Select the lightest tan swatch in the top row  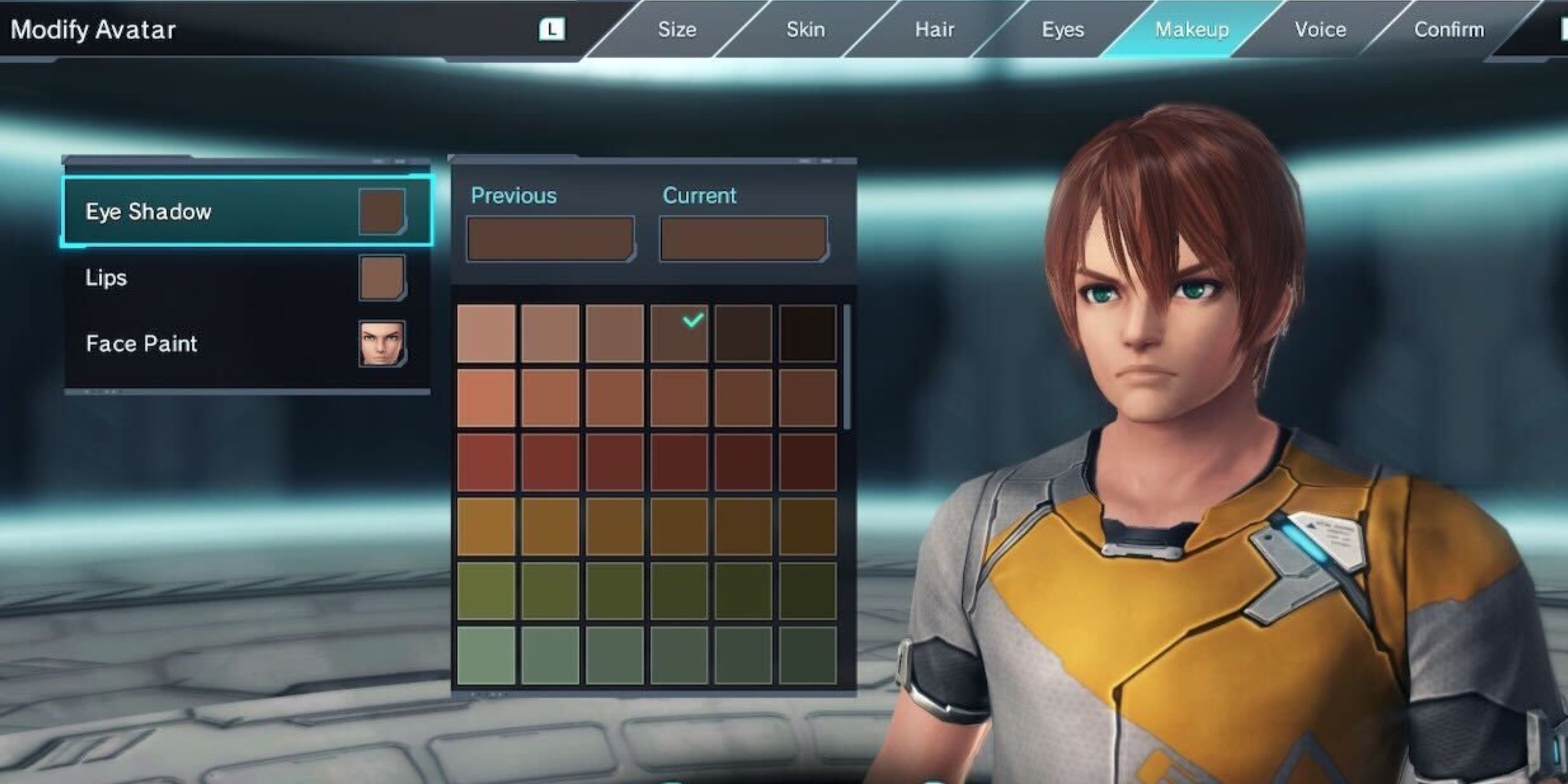pos(486,333)
